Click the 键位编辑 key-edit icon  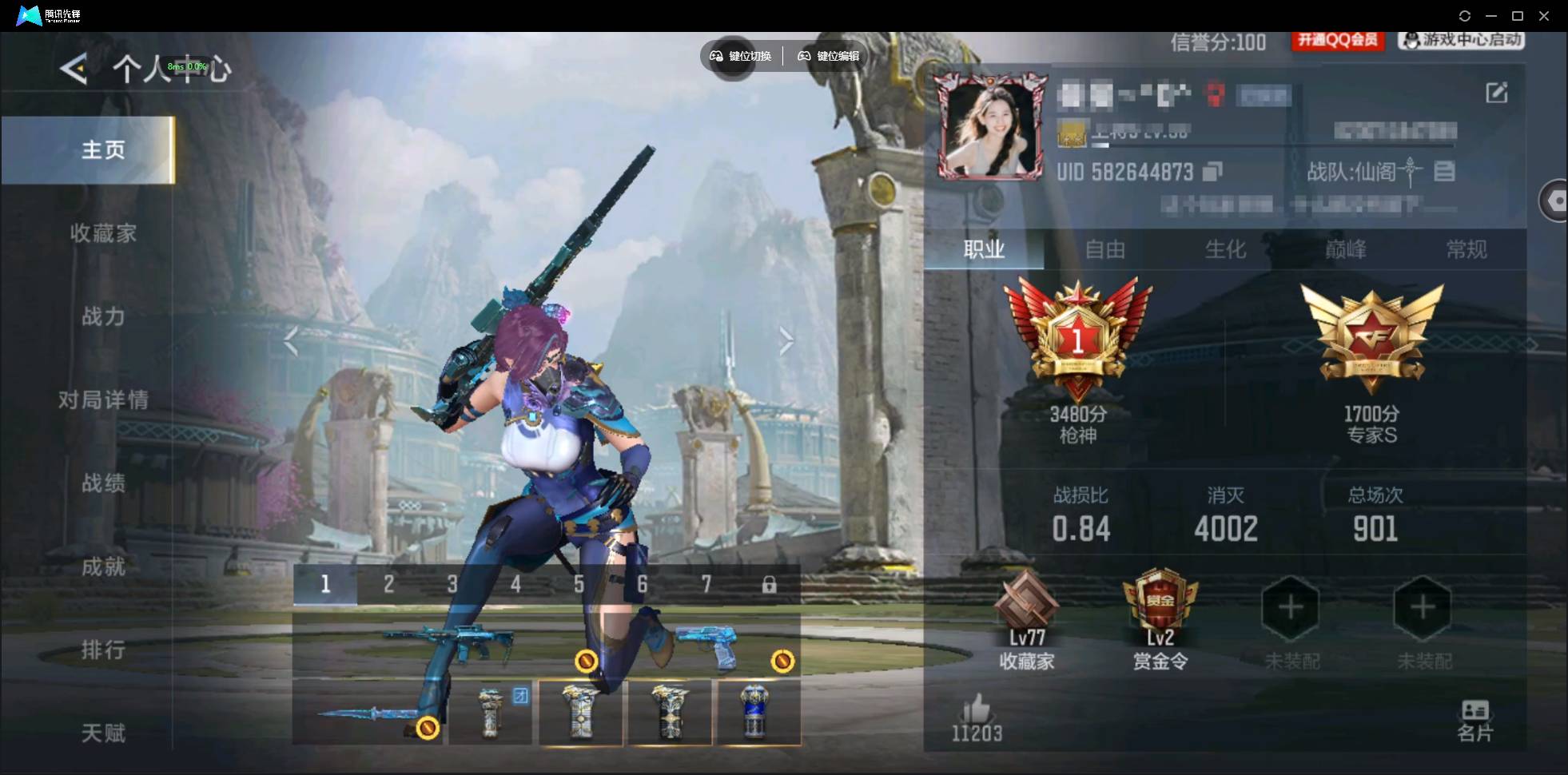point(806,56)
